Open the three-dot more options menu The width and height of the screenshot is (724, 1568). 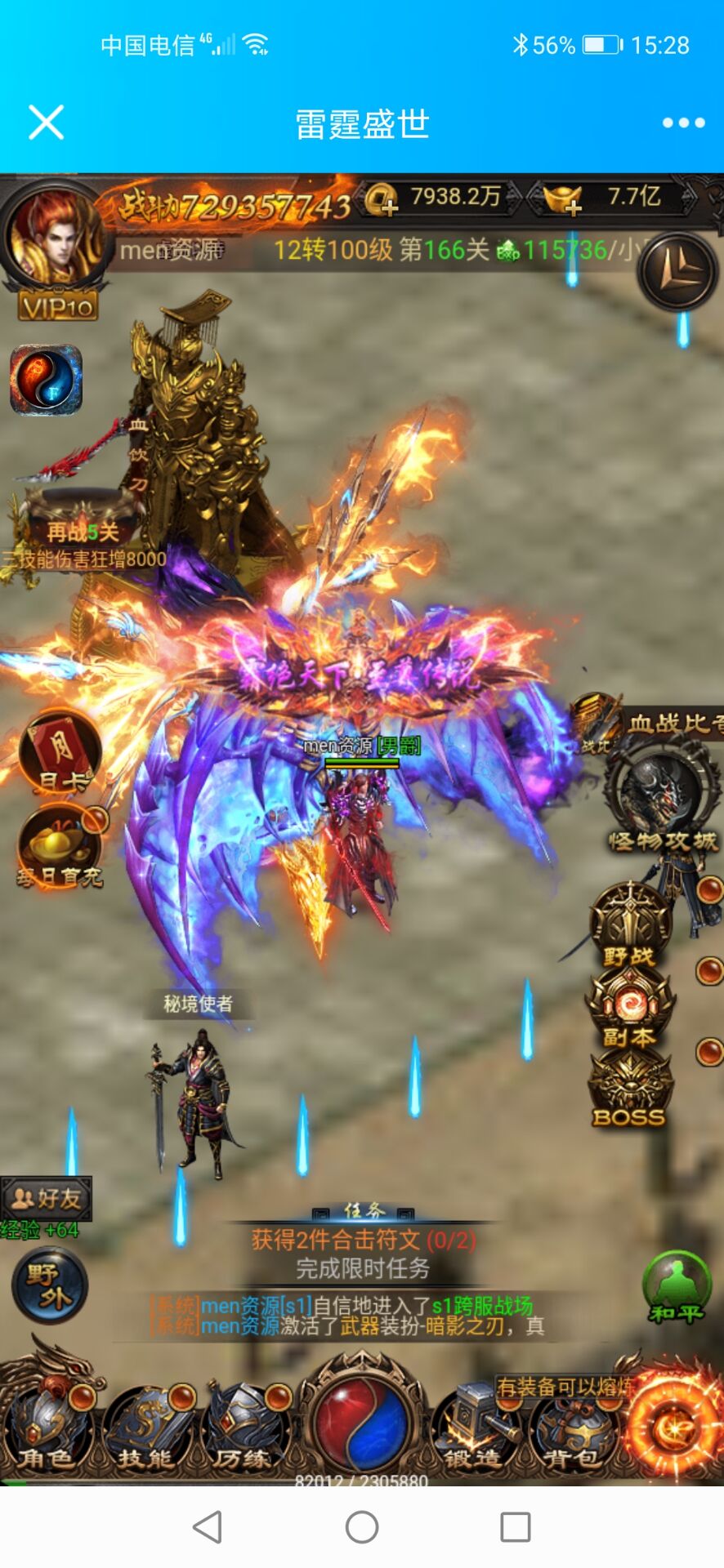point(683,123)
